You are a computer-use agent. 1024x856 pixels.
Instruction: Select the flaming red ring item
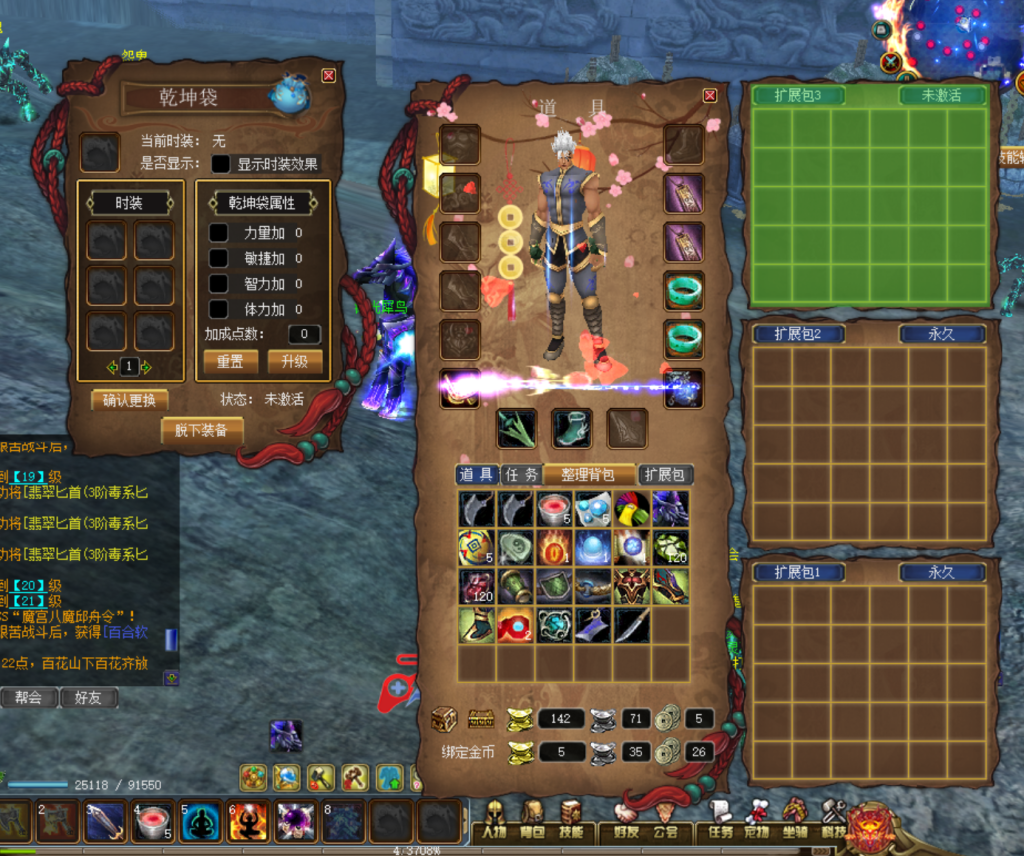[x=554, y=548]
